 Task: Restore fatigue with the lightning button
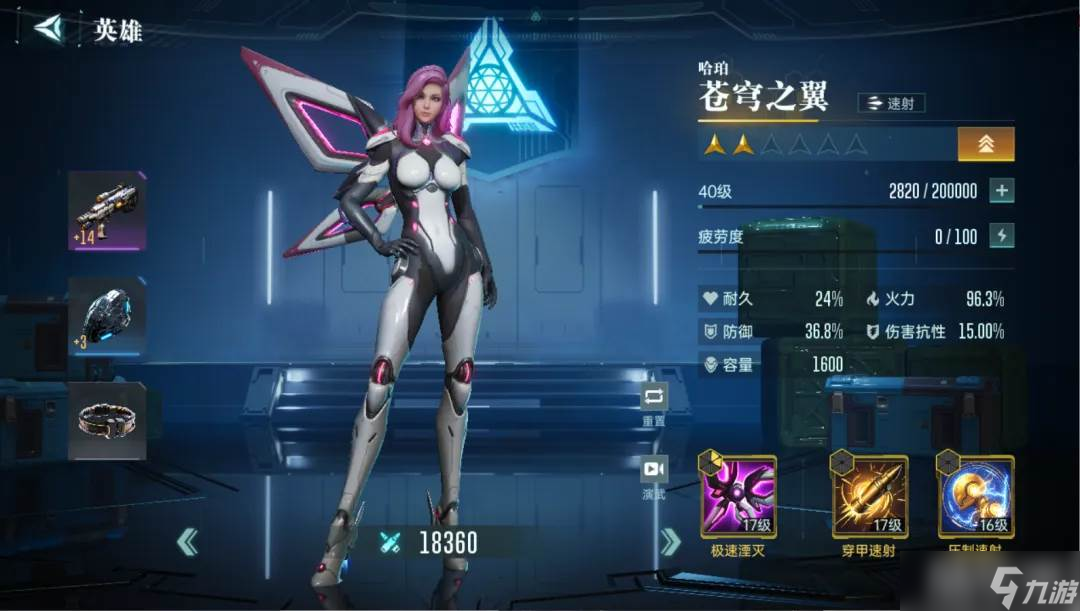coord(1001,236)
